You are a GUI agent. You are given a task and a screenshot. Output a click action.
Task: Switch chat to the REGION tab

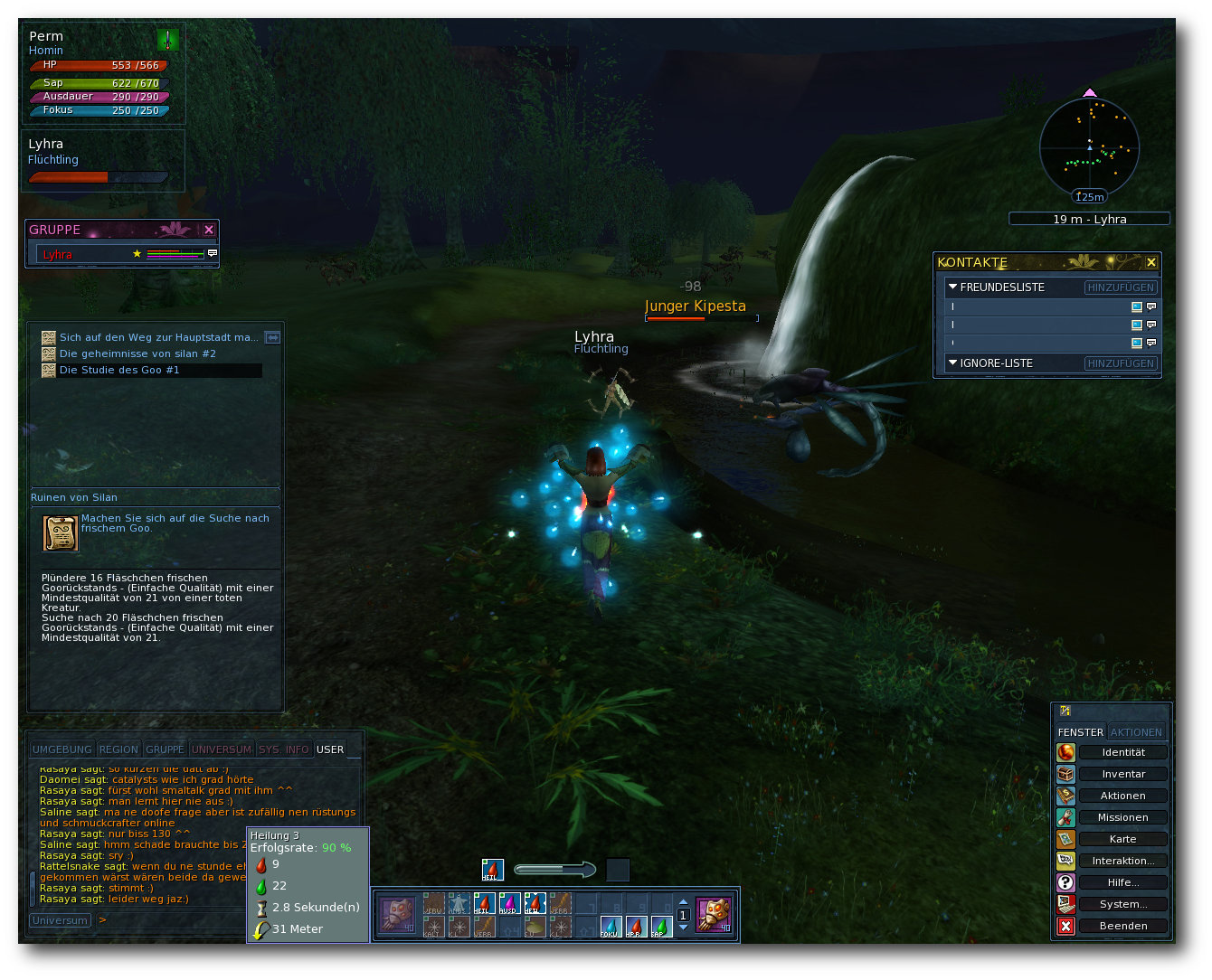point(118,749)
